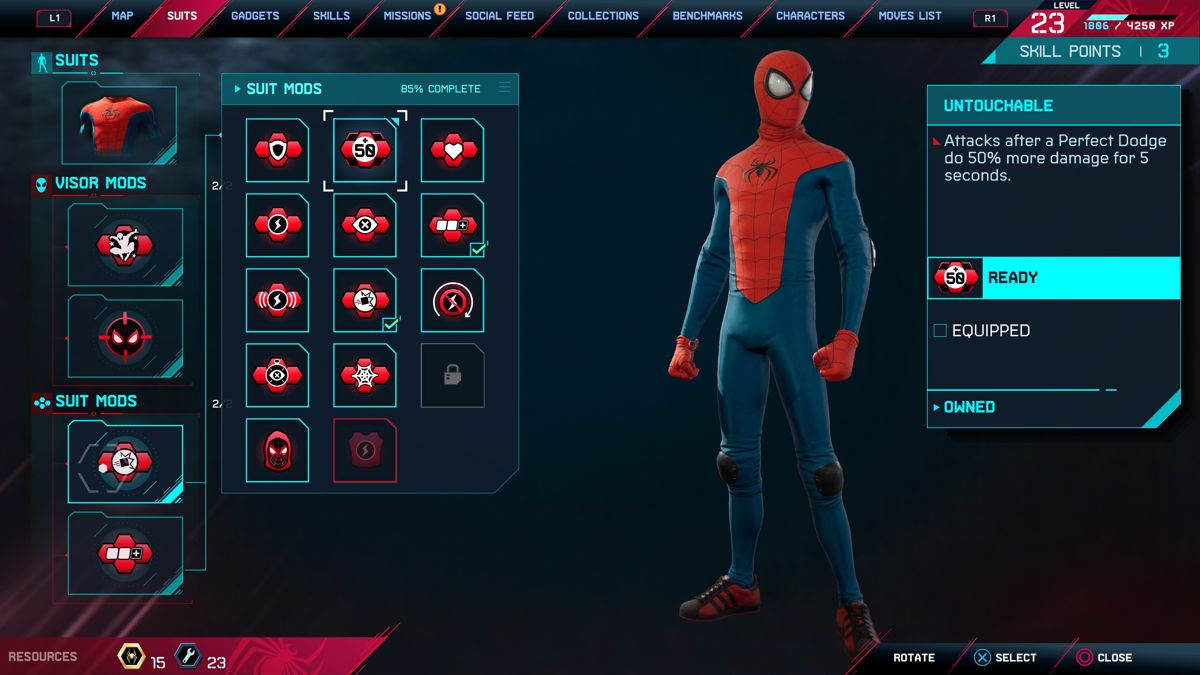Image resolution: width=1200 pixels, height=675 pixels.
Task: Go to the Missions tab
Action: (x=407, y=16)
